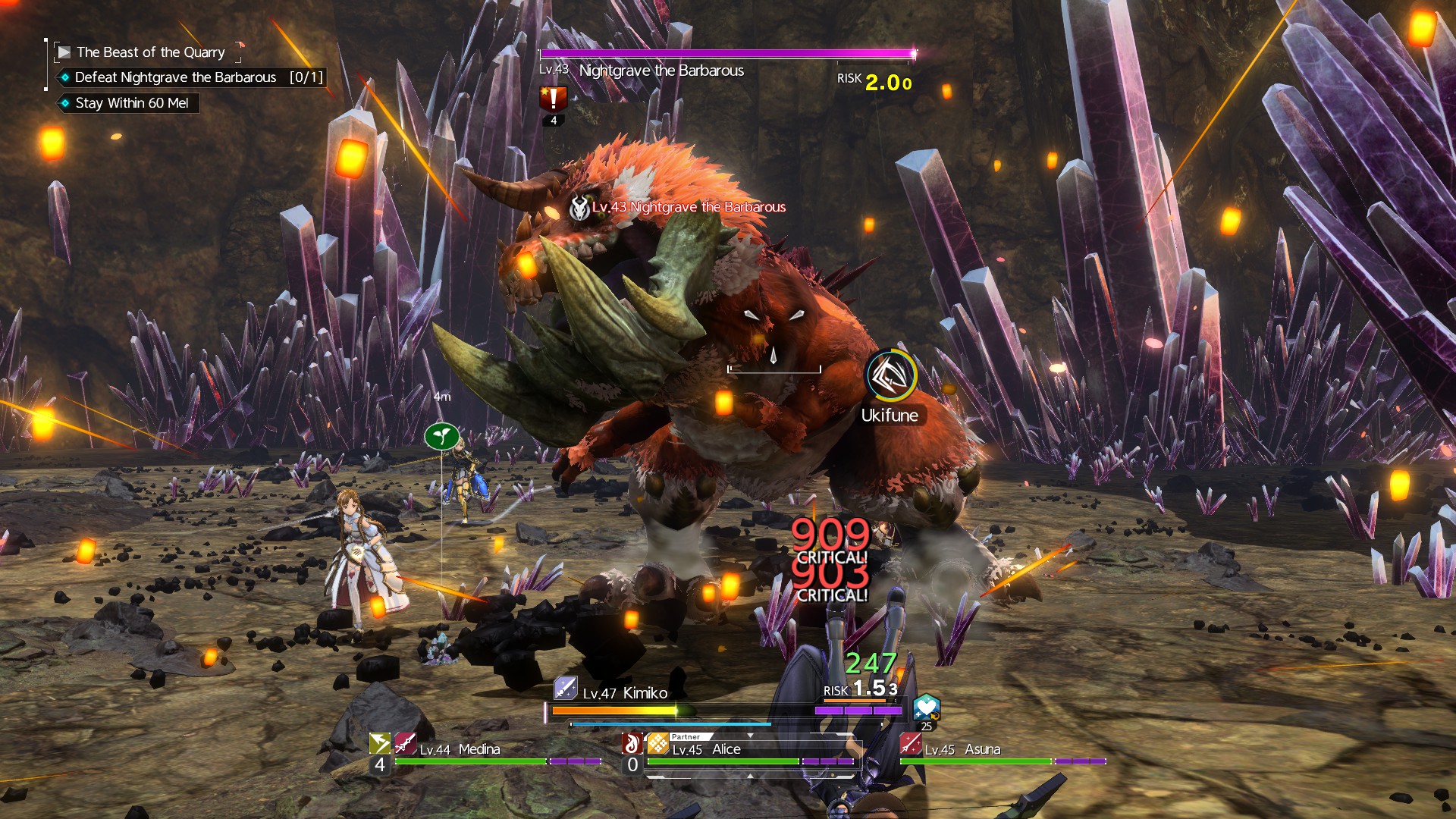Click the Stay Within 60 Mel objective
1456x819 pixels.
point(131,103)
